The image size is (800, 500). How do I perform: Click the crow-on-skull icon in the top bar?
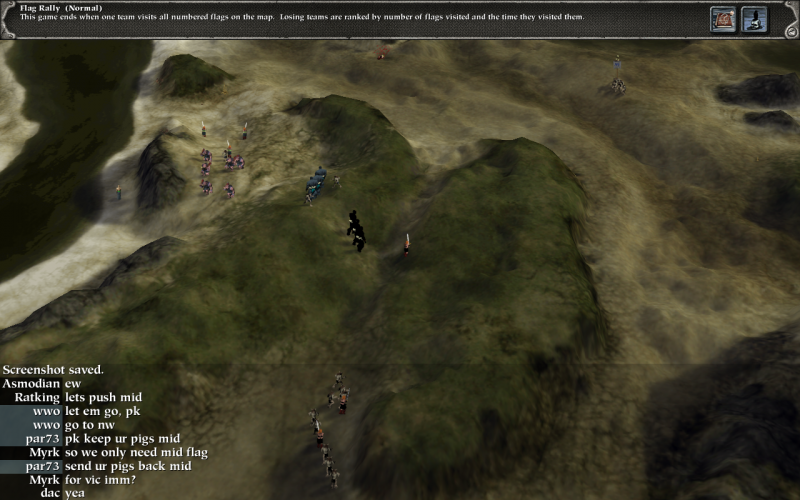pos(754,19)
